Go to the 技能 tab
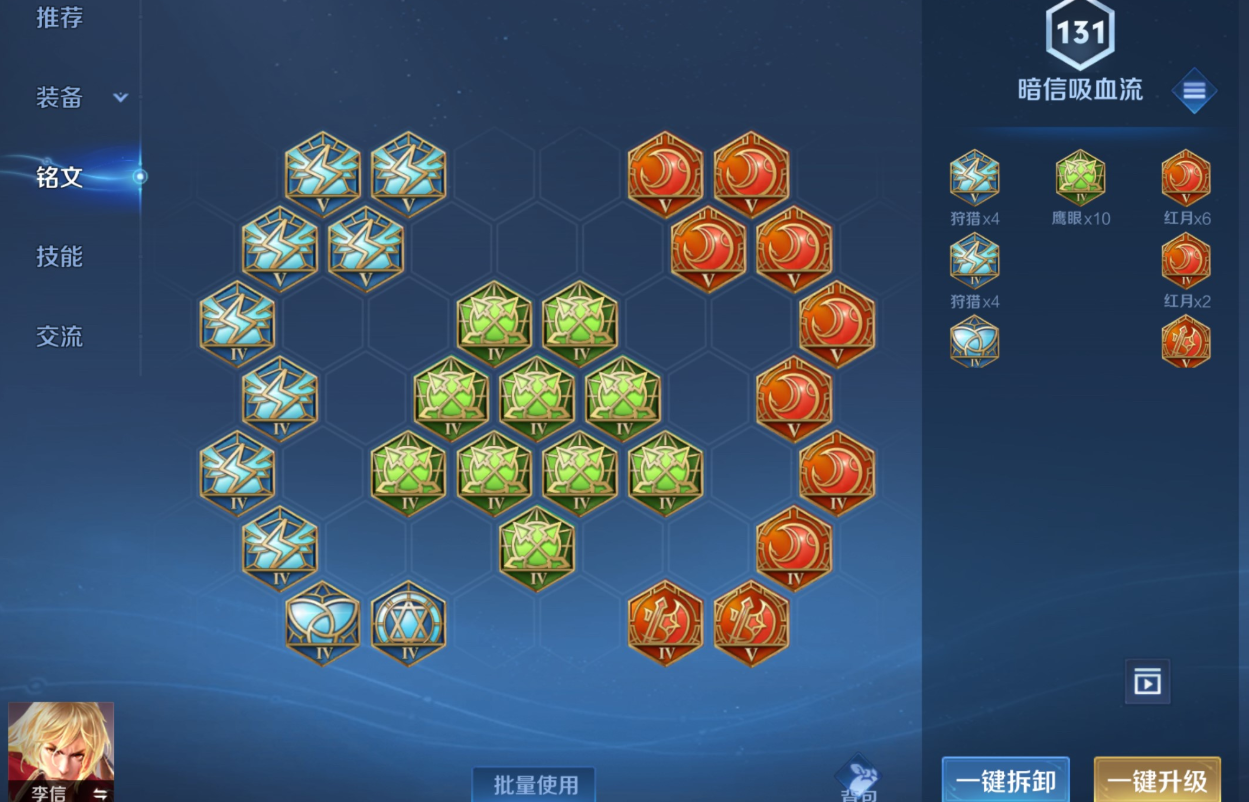This screenshot has width=1249, height=802. [x=59, y=257]
